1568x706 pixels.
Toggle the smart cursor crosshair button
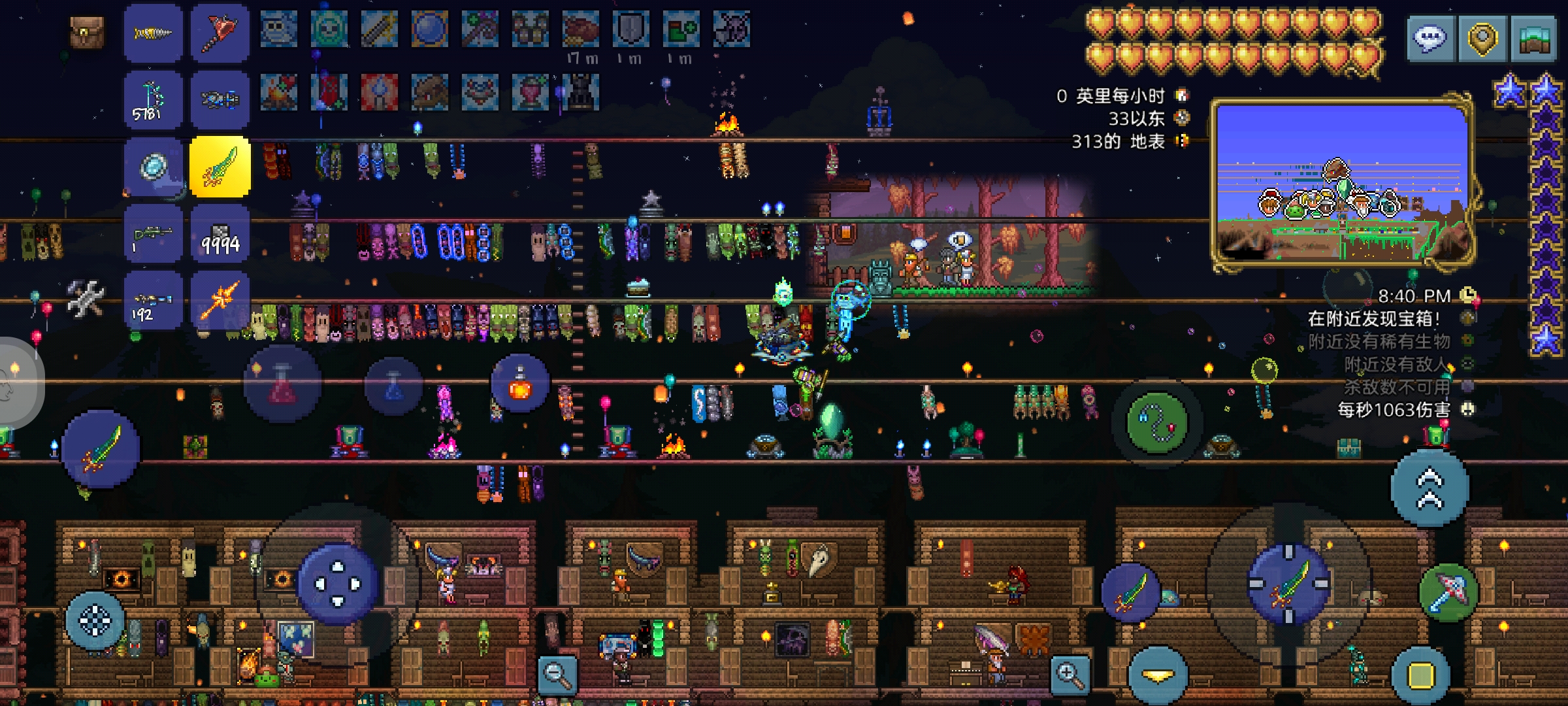(95, 620)
